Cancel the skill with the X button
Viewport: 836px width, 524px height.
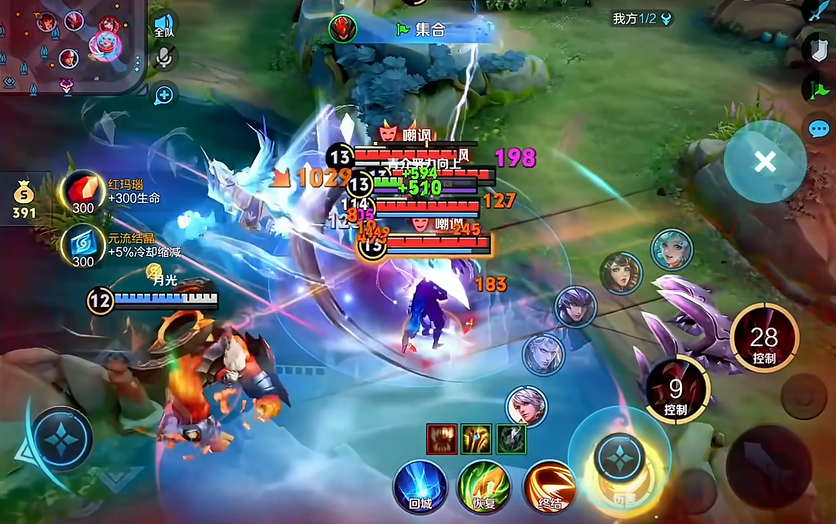click(x=765, y=162)
